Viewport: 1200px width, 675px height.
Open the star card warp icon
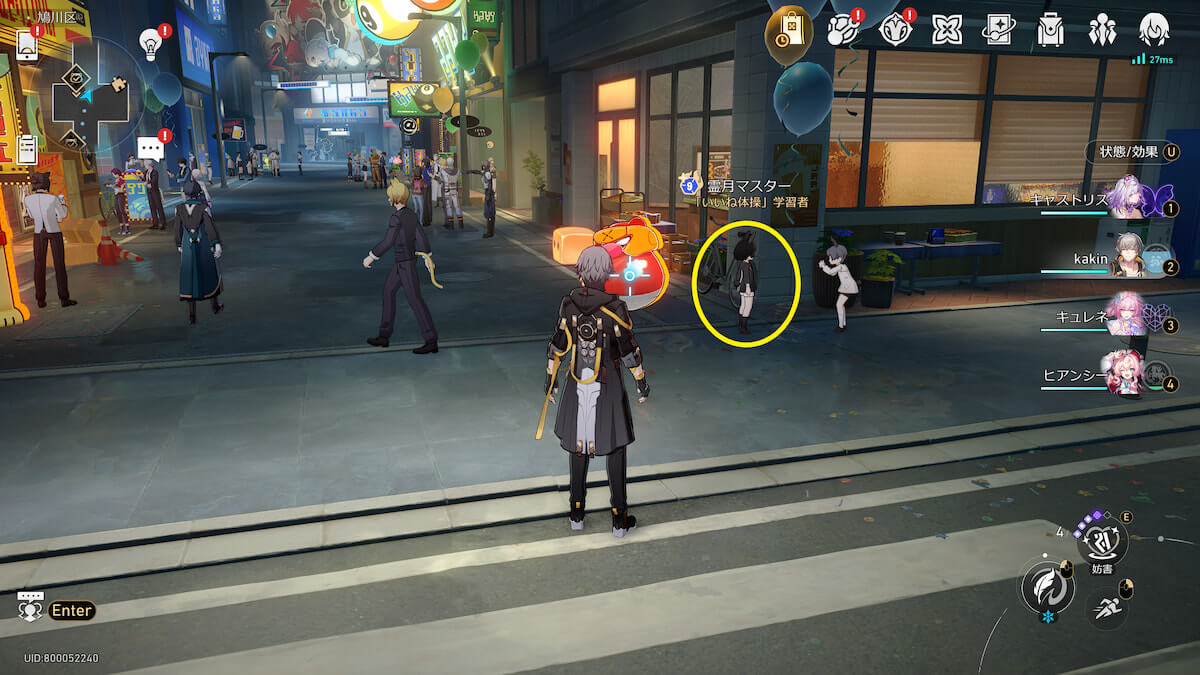click(x=998, y=30)
